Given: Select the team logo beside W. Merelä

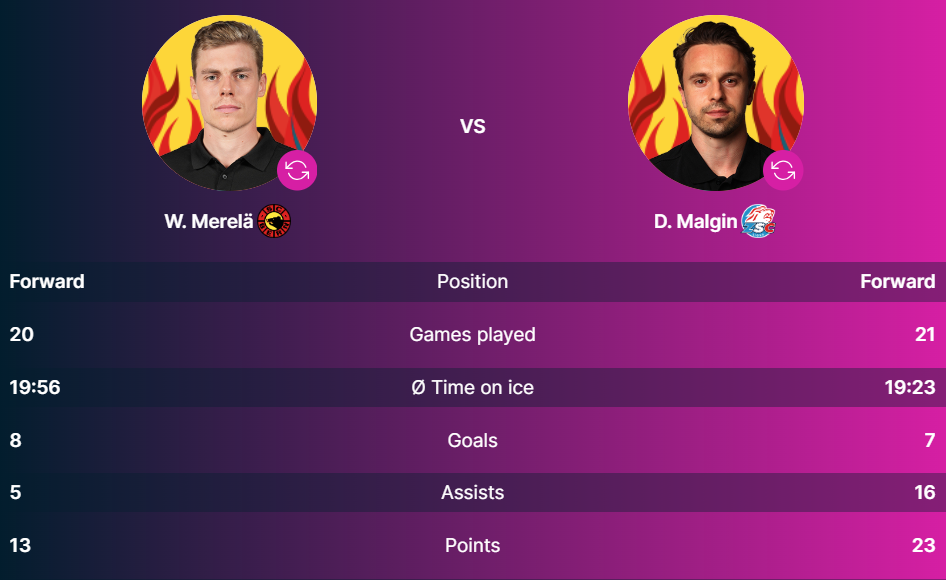Looking at the screenshot, I should [274, 221].
